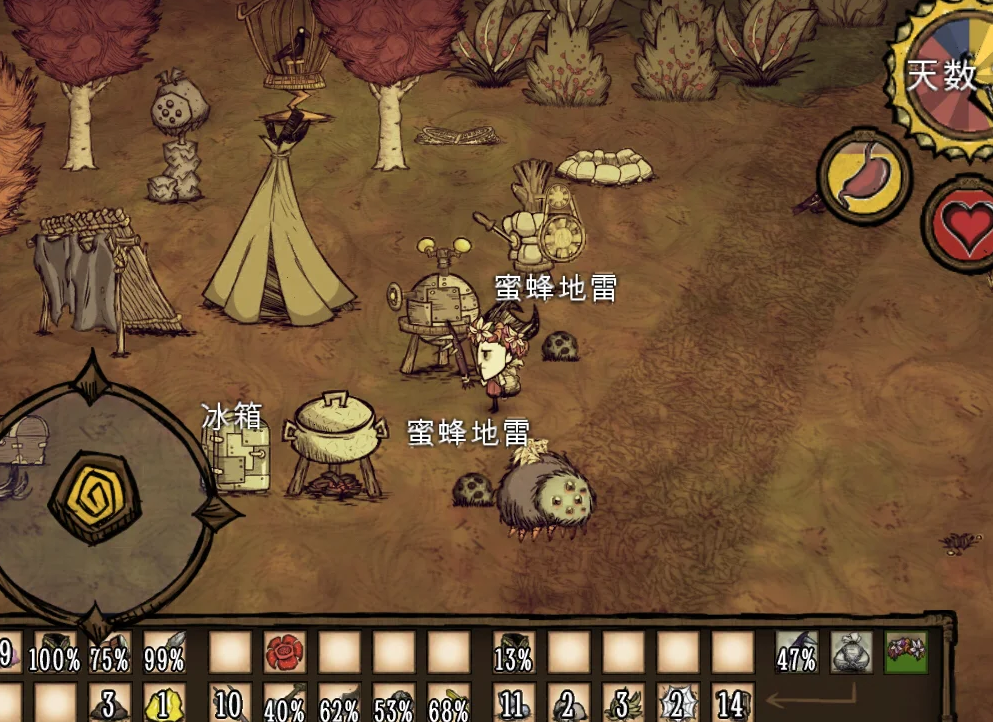Screen dimensions: 993x722
Task: Select the gold nugget slot
Action: (x=164, y=703)
